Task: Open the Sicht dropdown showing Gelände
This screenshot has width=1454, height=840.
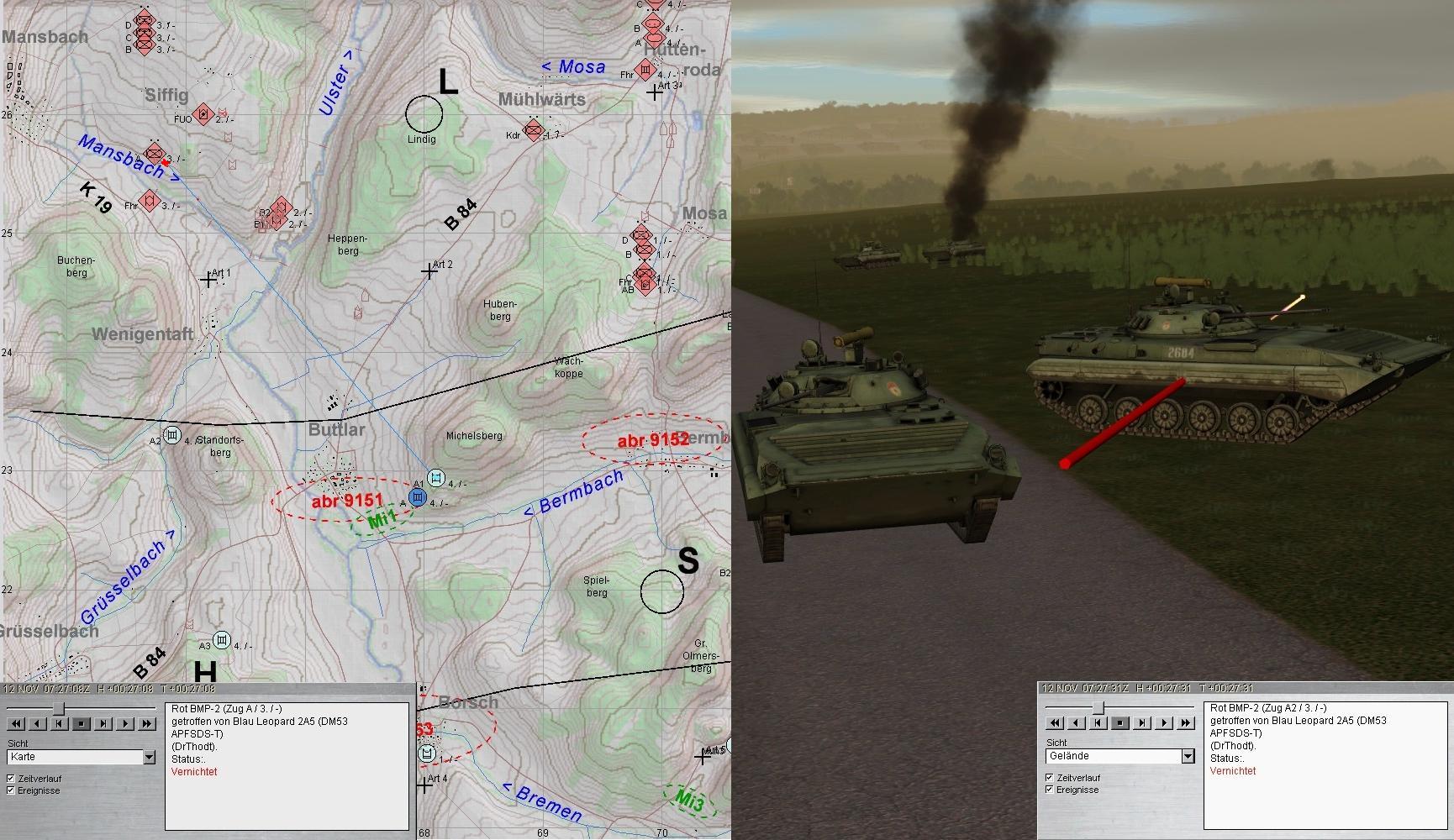Action: coord(1188,757)
